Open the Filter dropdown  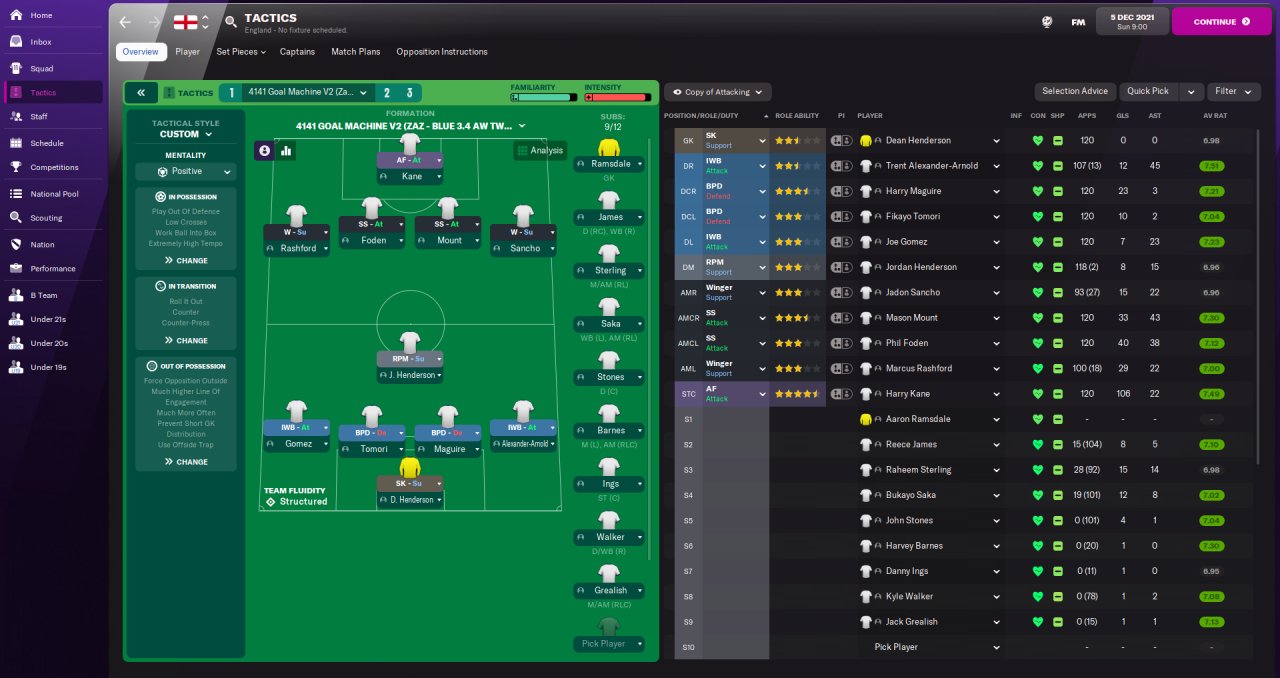coord(1231,91)
